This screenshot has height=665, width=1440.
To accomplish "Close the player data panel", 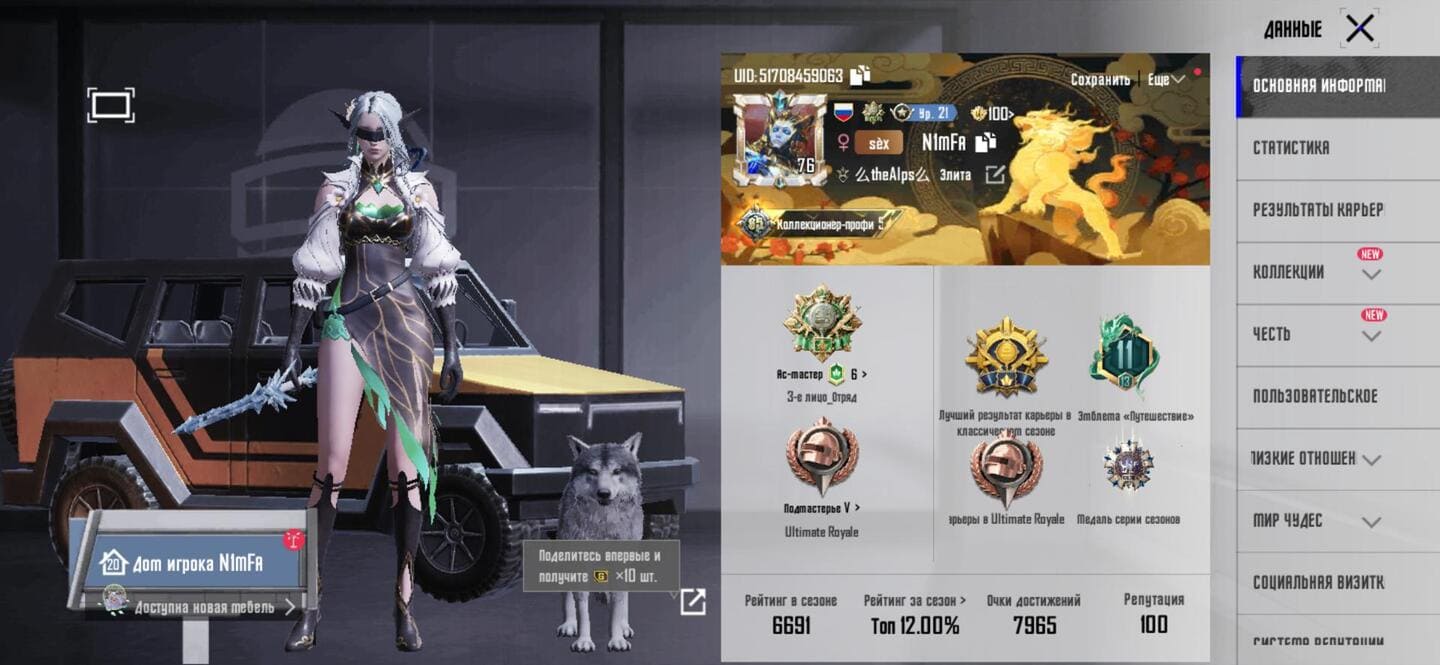I will (1360, 29).
